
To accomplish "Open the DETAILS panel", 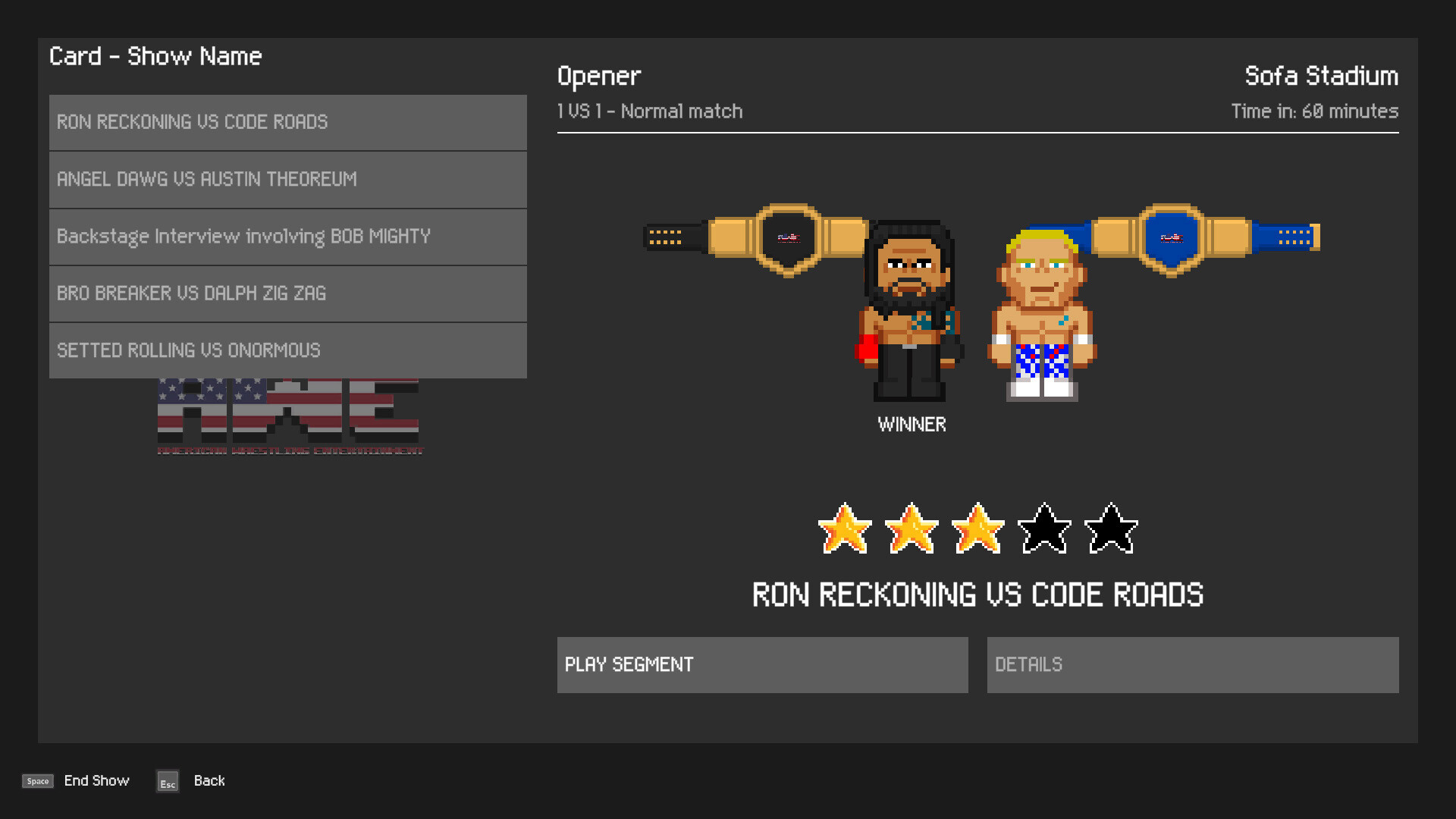I will click(1192, 664).
